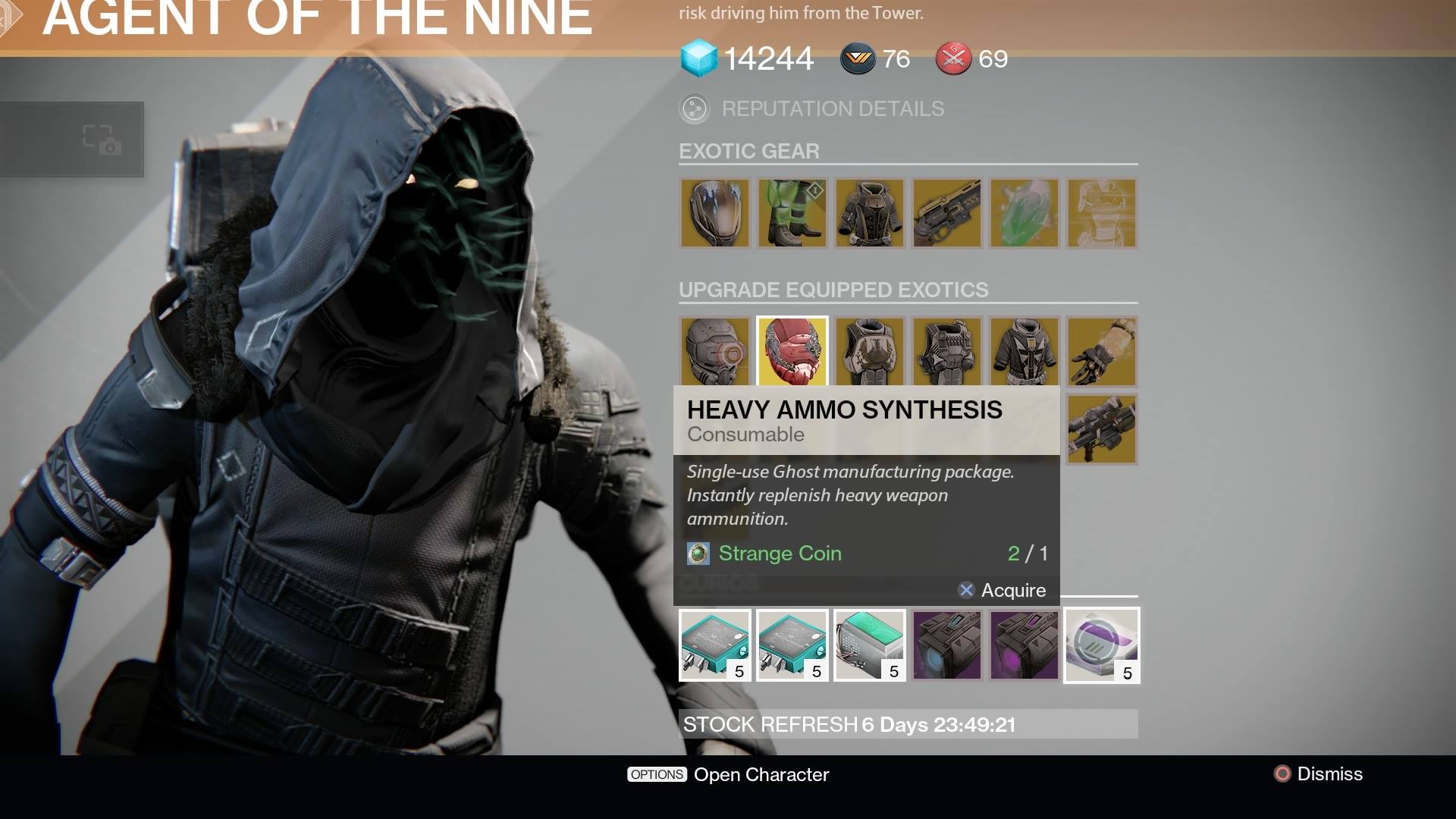Acquire the Heavy Ammo Synthesis consumable
The width and height of the screenshot is (1456, 819).
(1004, 590)
